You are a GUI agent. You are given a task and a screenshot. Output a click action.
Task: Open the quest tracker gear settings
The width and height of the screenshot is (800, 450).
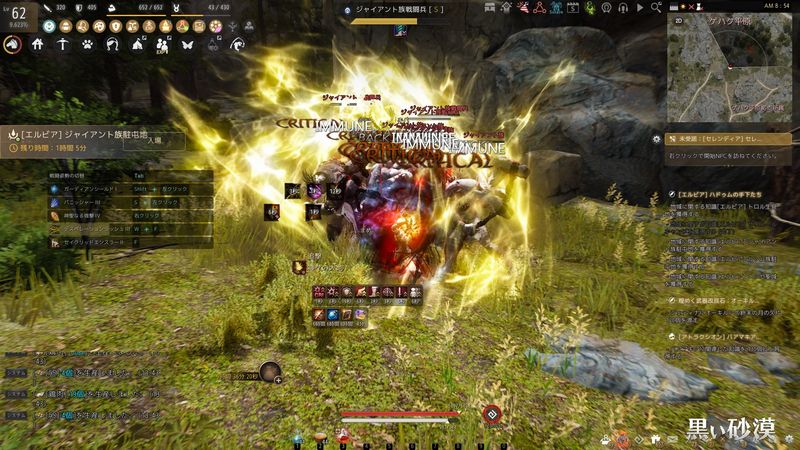click(657, 139)
